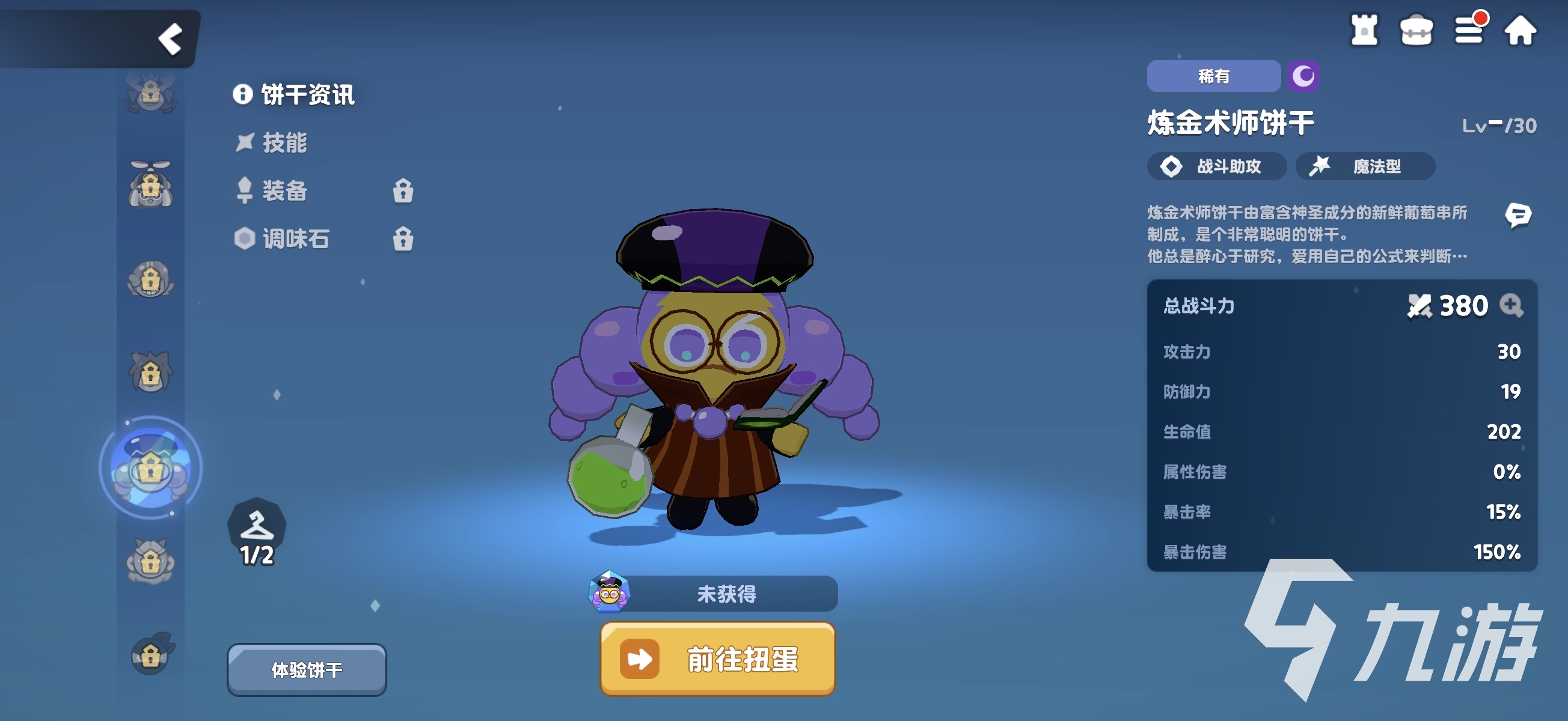
Task: Click the Lv-/30 level indicator
Action: click(1501, 125)
